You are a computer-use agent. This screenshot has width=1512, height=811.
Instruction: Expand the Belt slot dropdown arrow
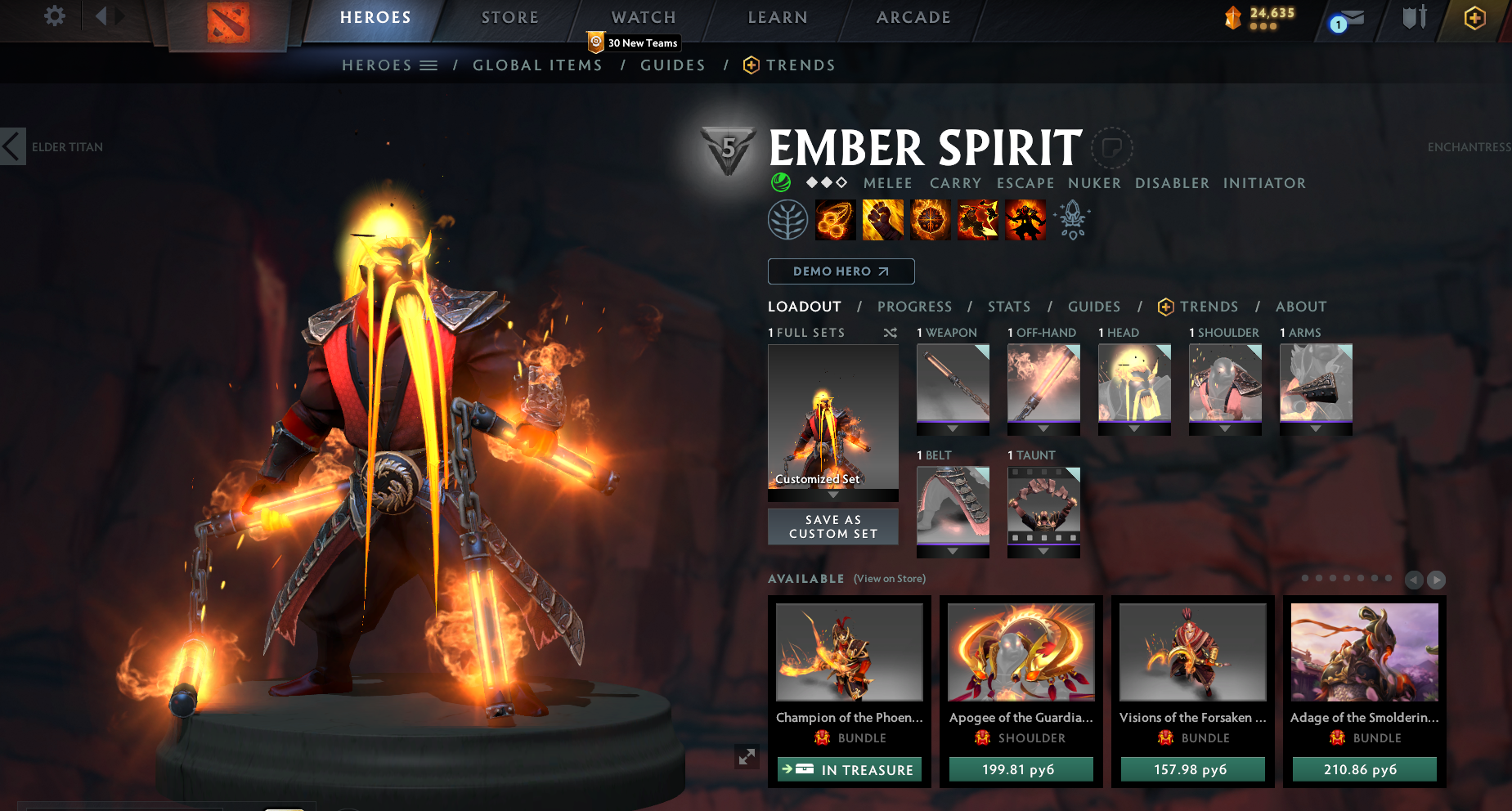(x=952, y=550)
